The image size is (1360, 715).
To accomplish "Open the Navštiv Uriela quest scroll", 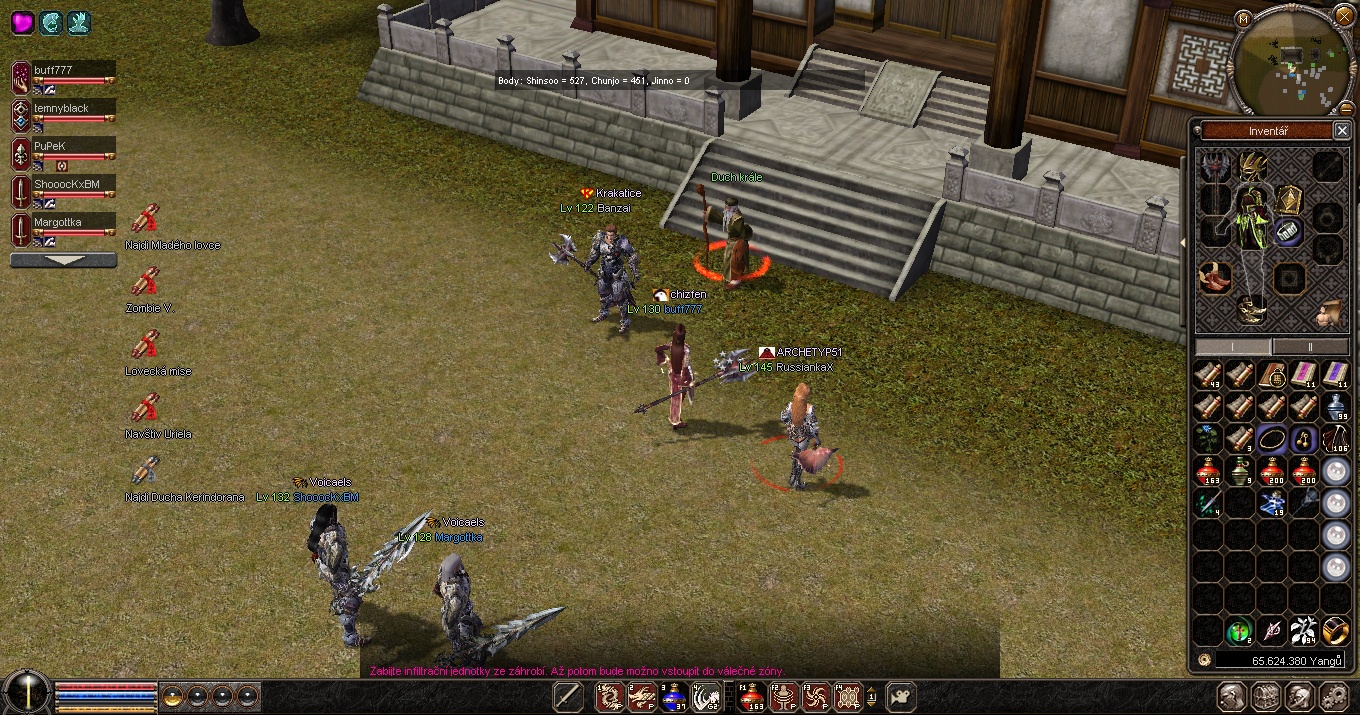I will click(146, 409).
